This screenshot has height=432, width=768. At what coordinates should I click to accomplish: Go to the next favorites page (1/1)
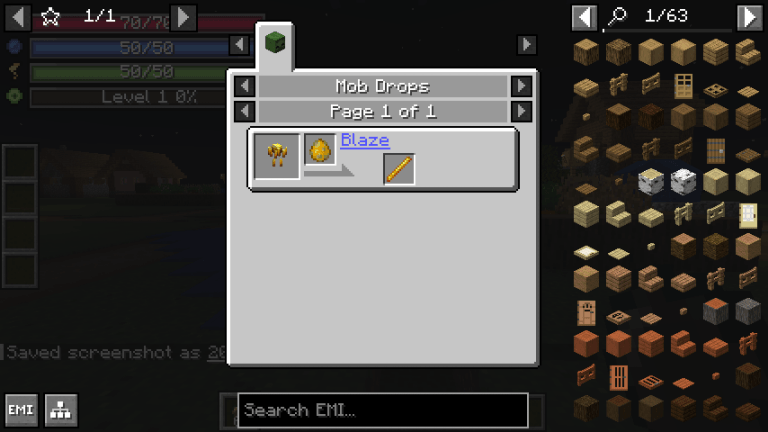click(x=183, y=17)
